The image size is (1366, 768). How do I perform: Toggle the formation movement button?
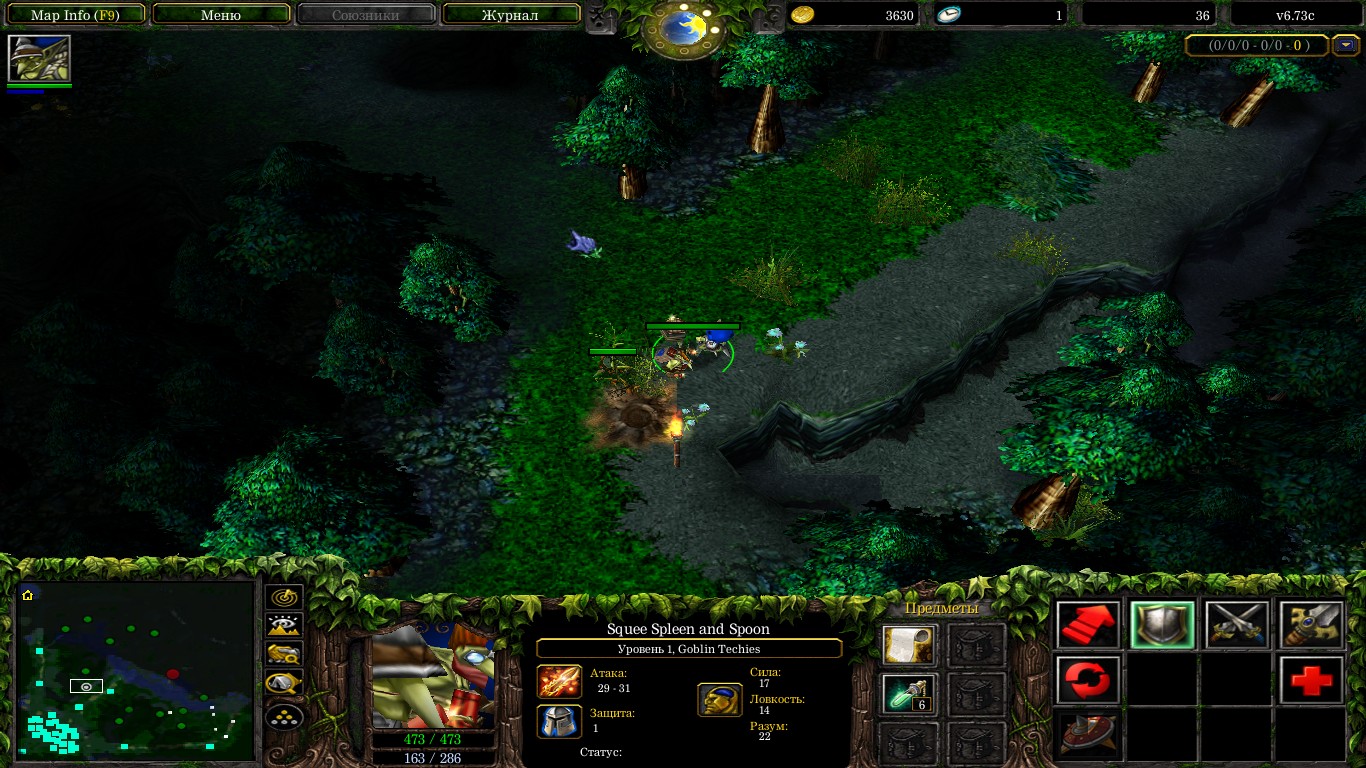pos(284,716)
